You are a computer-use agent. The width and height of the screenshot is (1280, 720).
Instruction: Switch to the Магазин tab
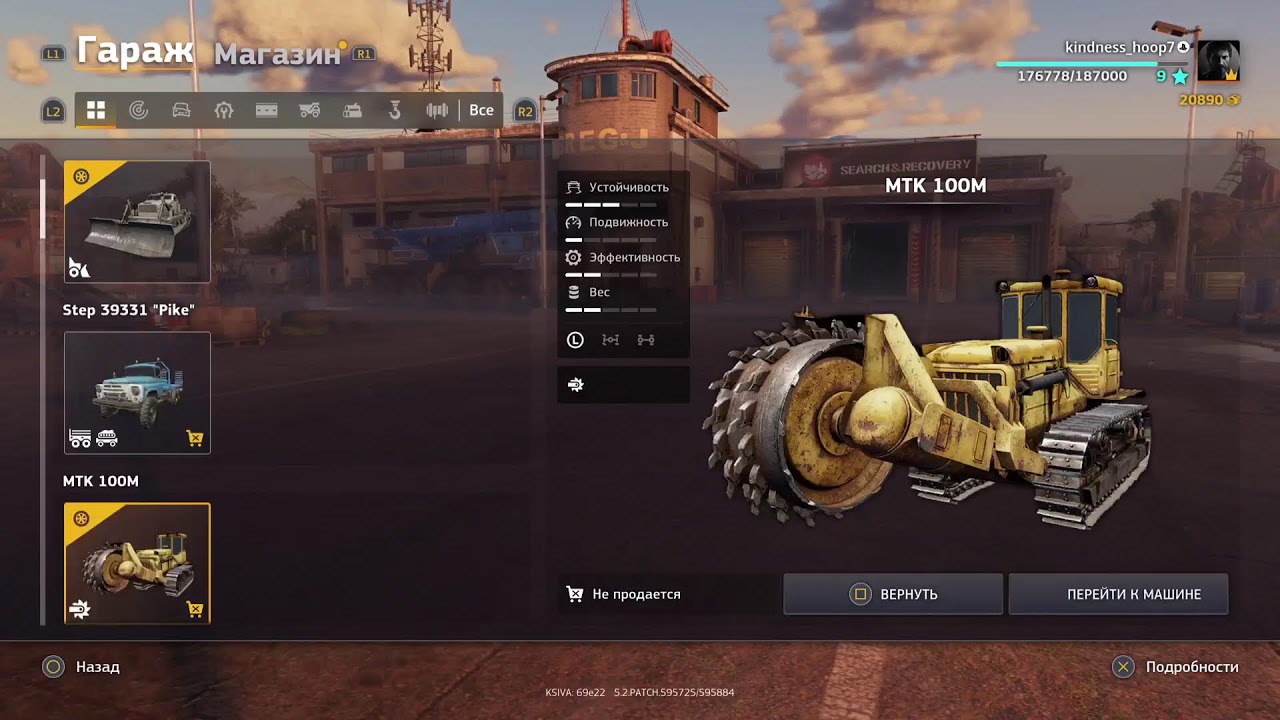tap(277, 54)
